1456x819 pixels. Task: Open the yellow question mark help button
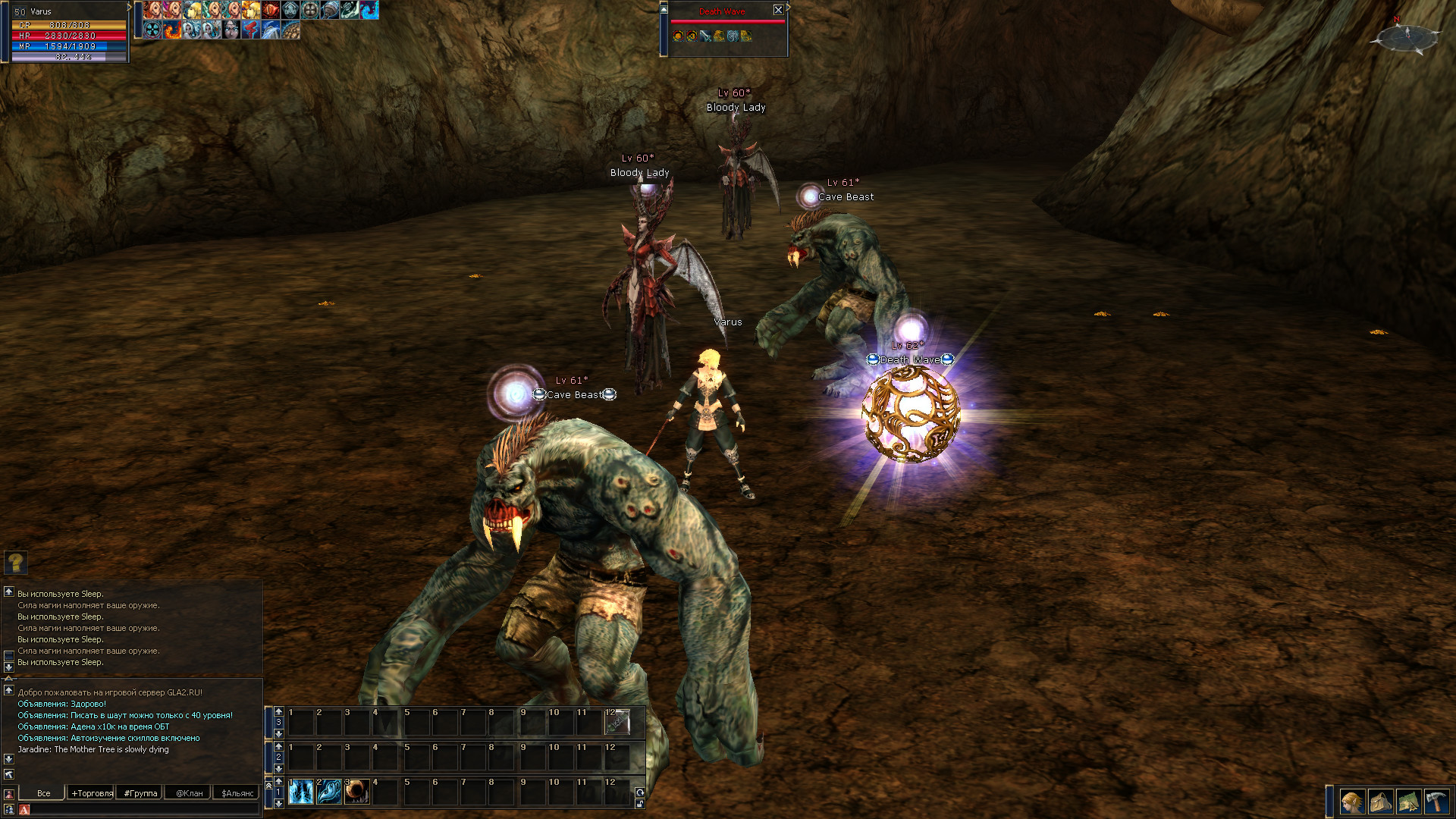(x=16, y=562)
